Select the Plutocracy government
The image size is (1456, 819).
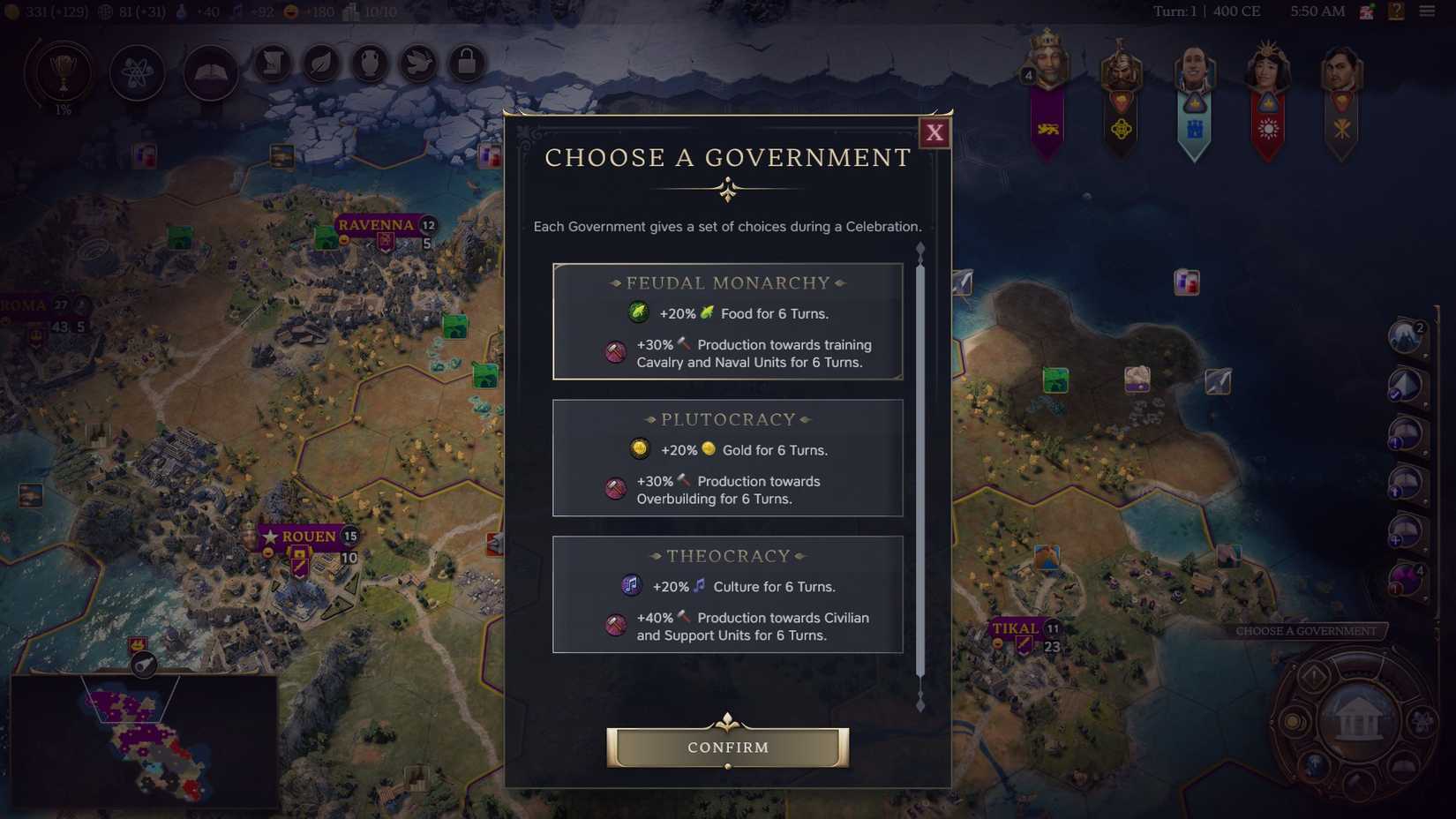727,457
